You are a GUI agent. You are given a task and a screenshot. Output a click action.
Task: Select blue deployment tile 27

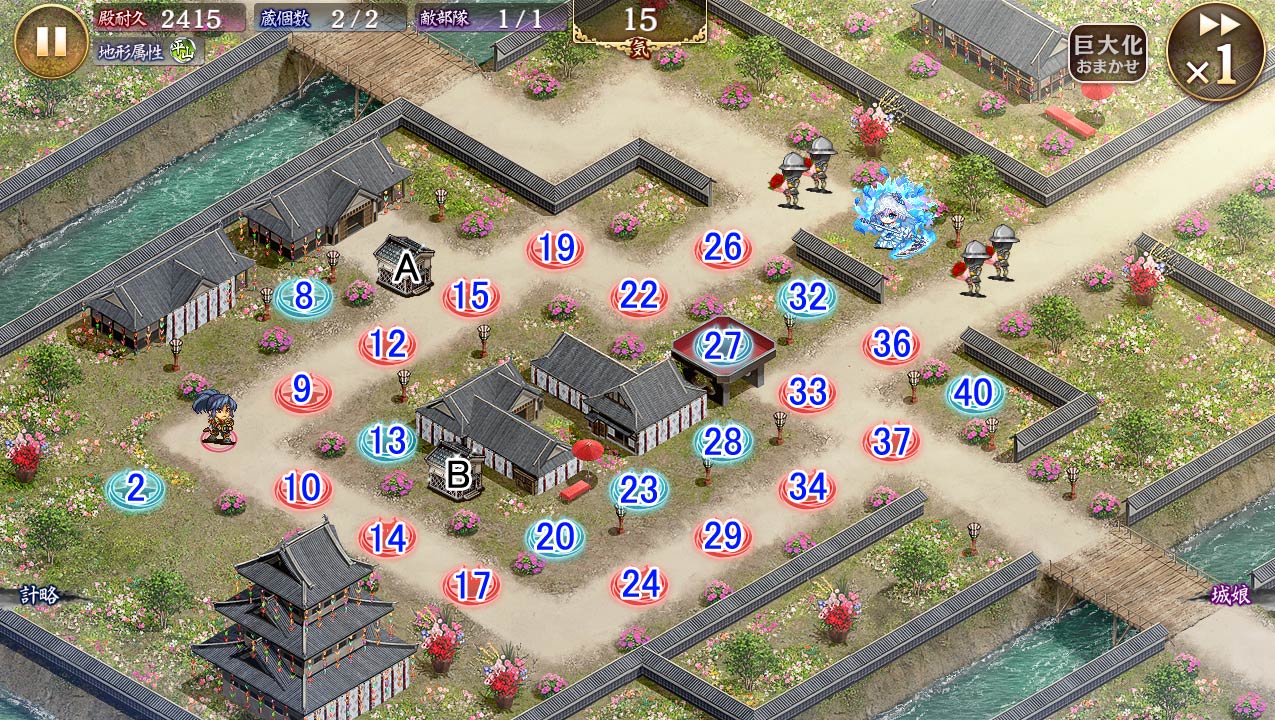(722, 345)
